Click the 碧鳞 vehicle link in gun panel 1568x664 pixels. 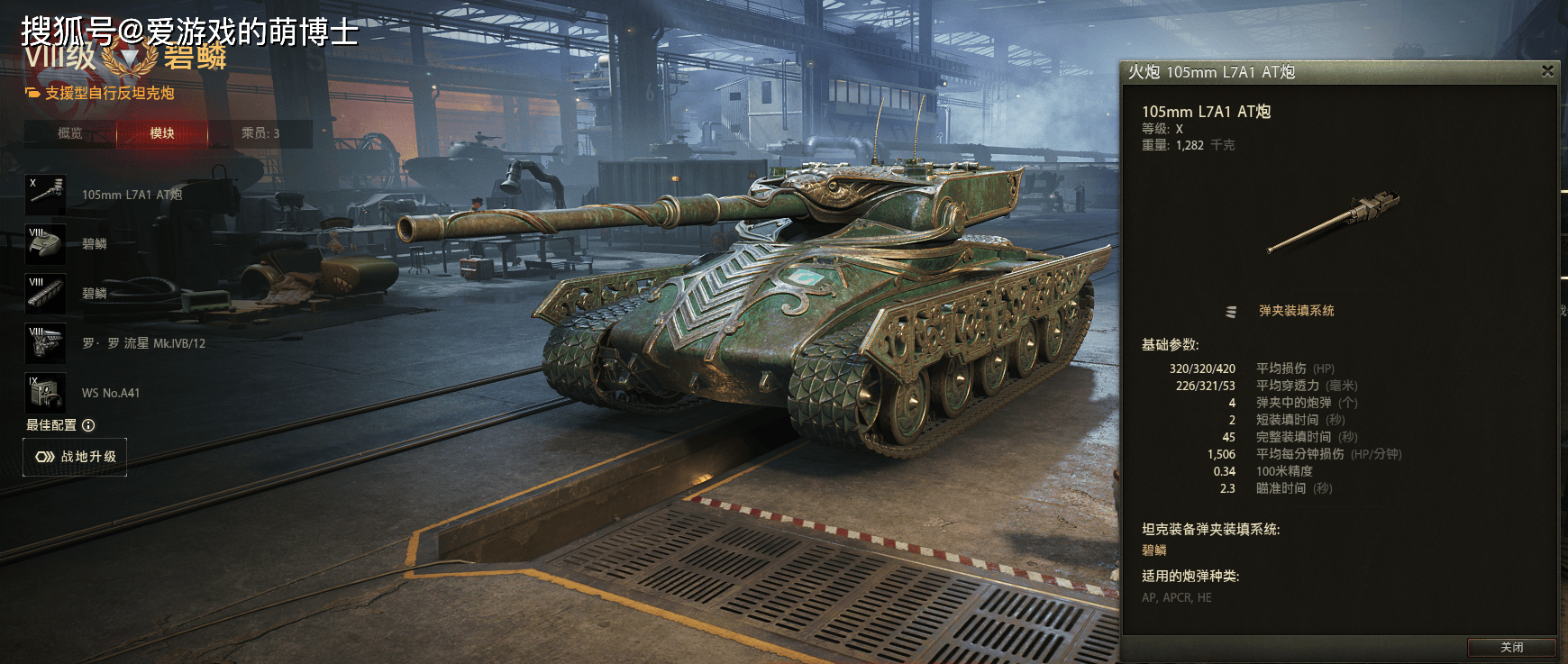1154,550
